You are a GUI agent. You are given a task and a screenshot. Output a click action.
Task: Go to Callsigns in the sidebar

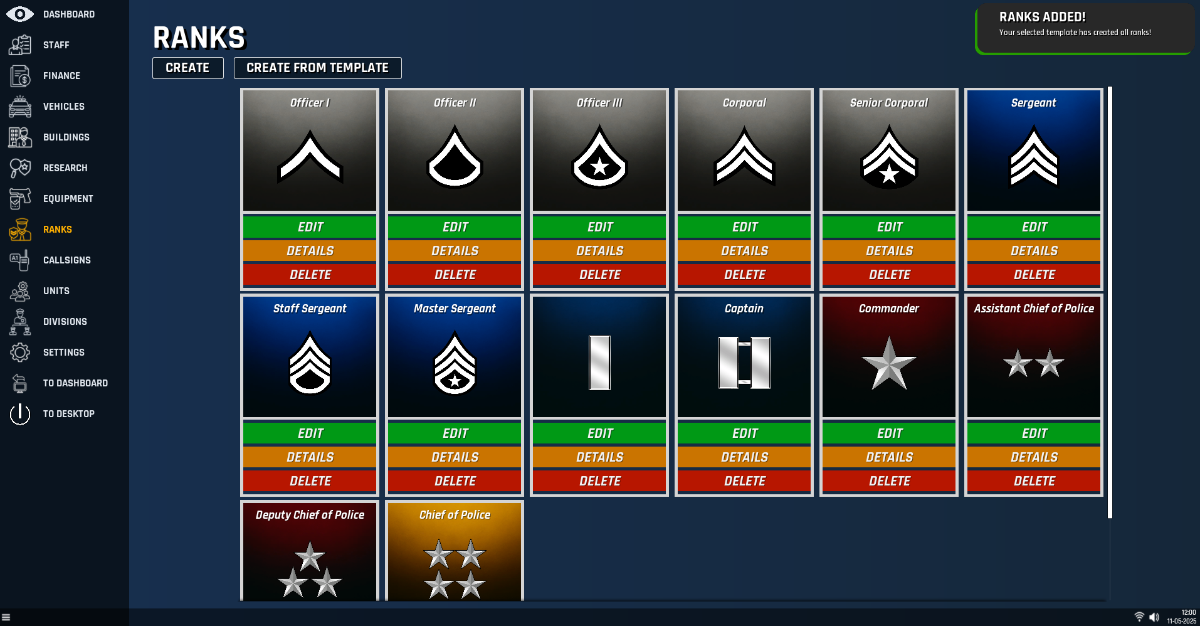tap(66, 260)
